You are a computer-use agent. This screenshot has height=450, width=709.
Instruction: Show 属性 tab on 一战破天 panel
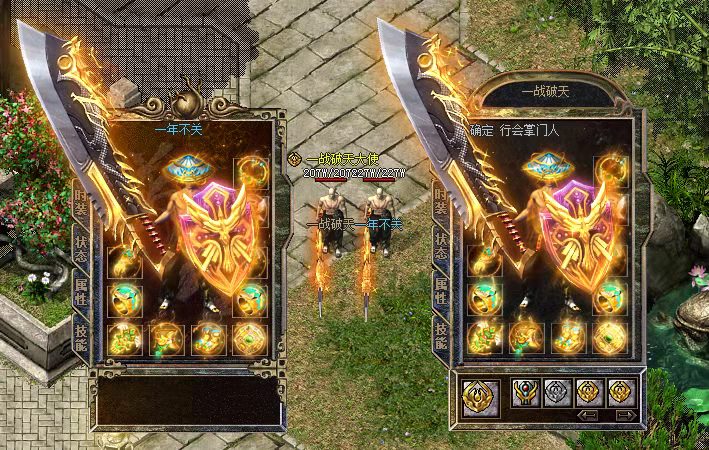[440, 290]
